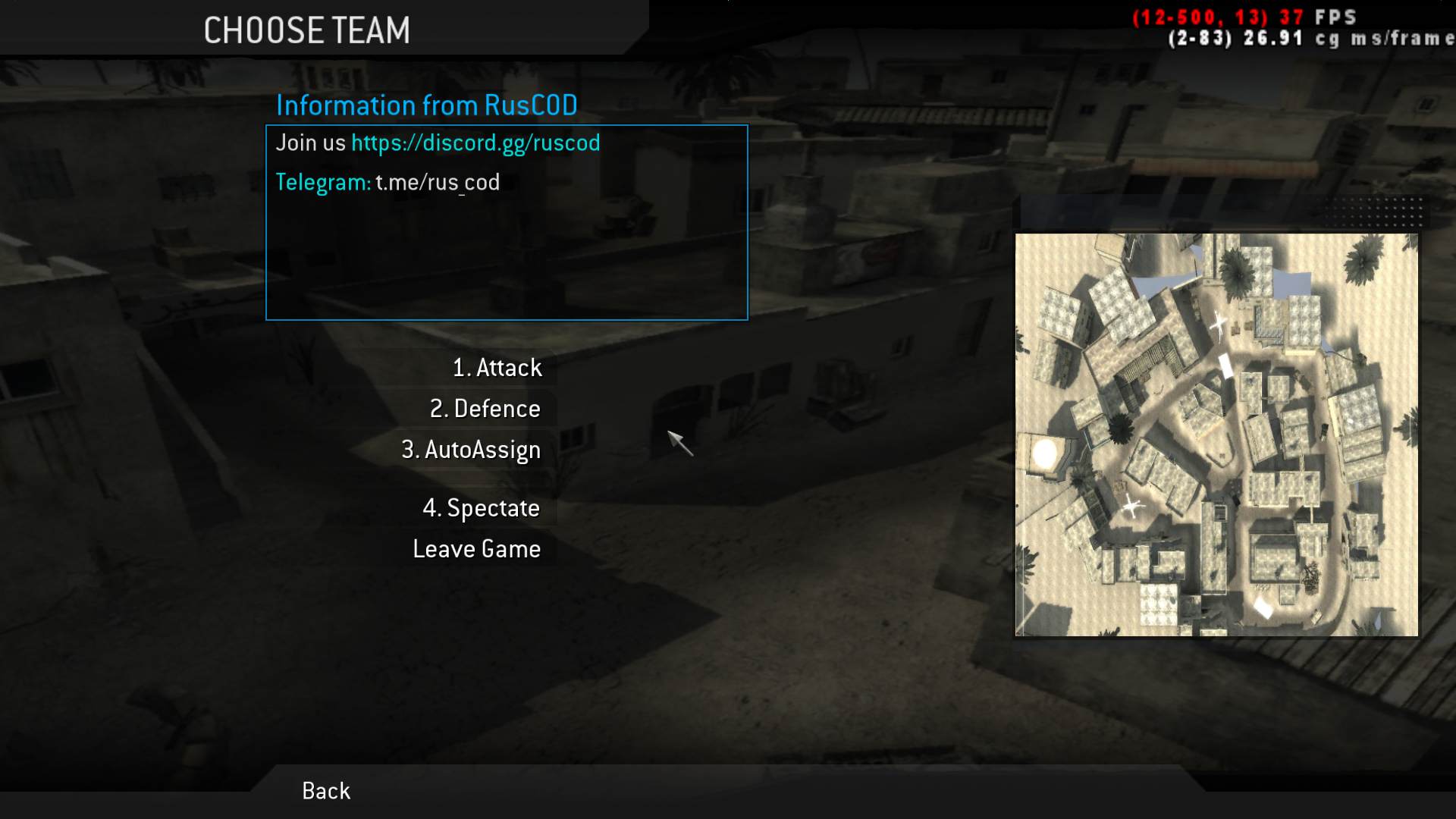
Task: Choose the Attack team
Action: (497, 368)
